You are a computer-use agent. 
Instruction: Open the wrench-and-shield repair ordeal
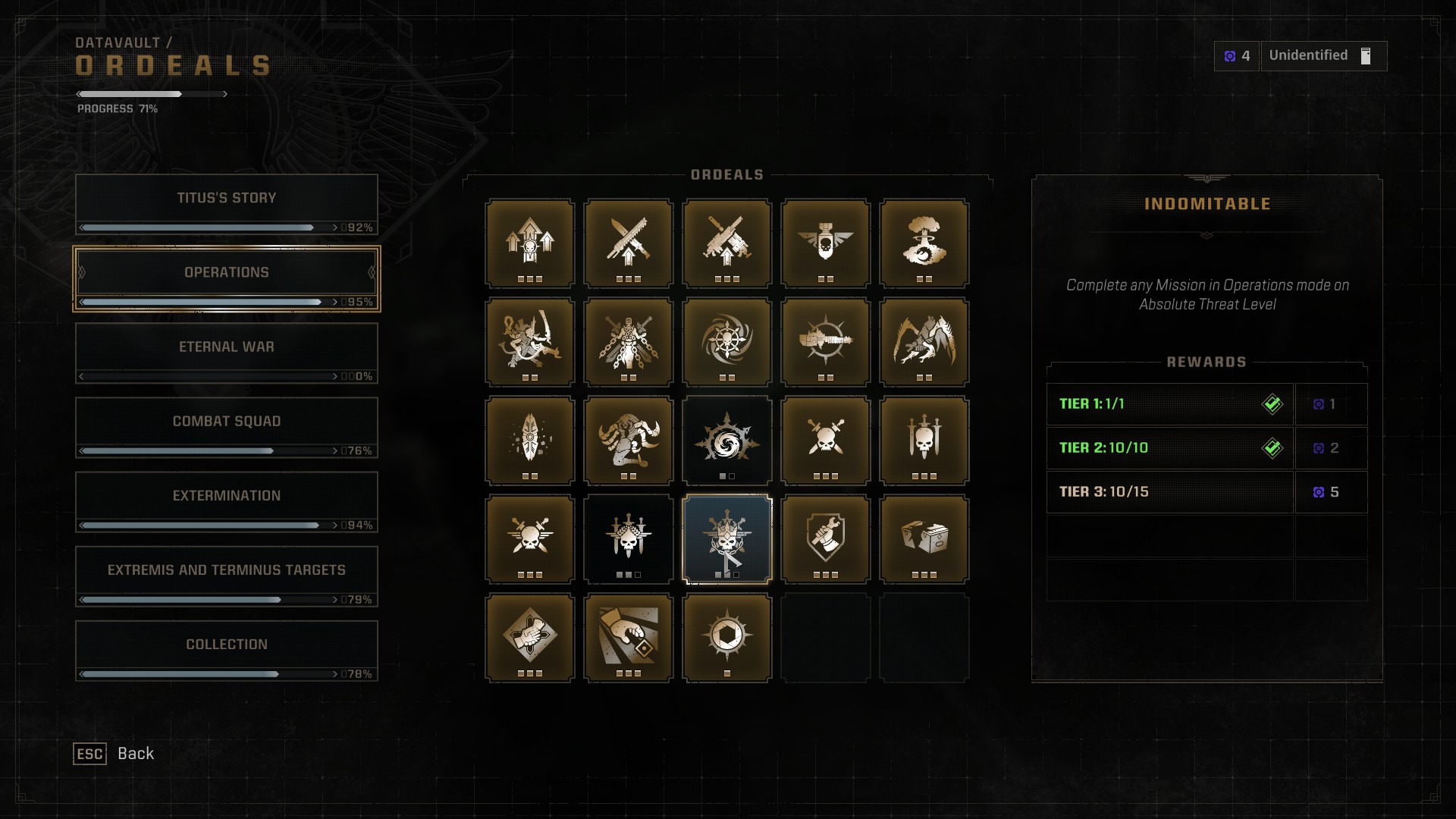(x=825, y=538)
